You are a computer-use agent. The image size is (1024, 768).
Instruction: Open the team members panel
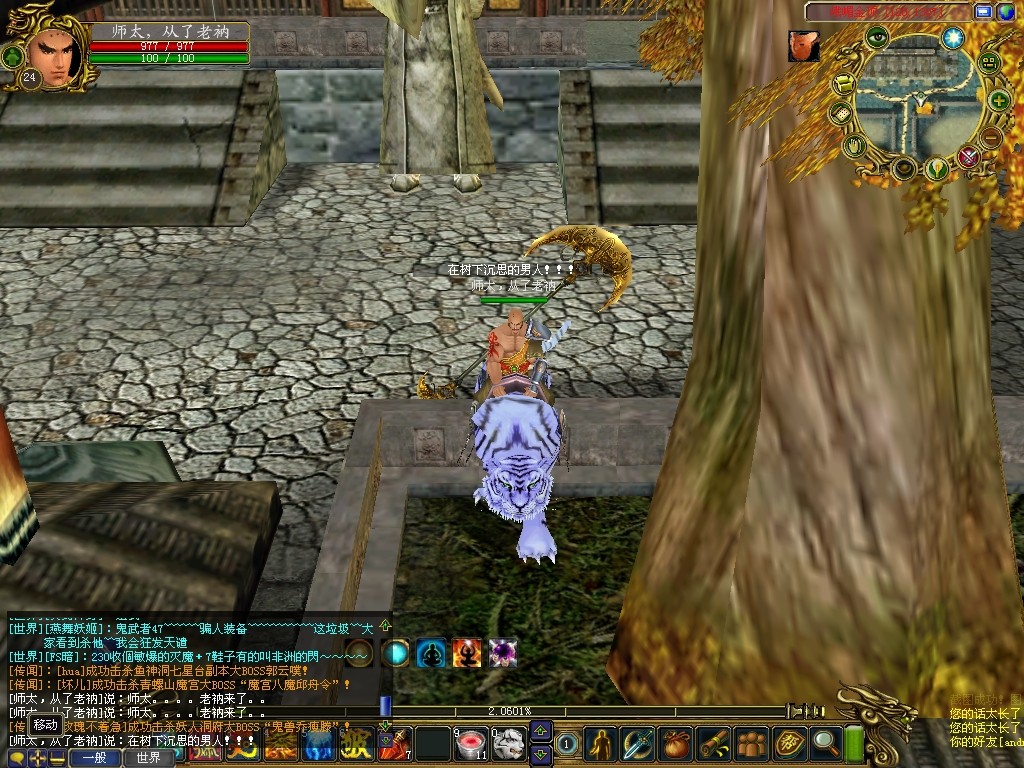point(750,742)
